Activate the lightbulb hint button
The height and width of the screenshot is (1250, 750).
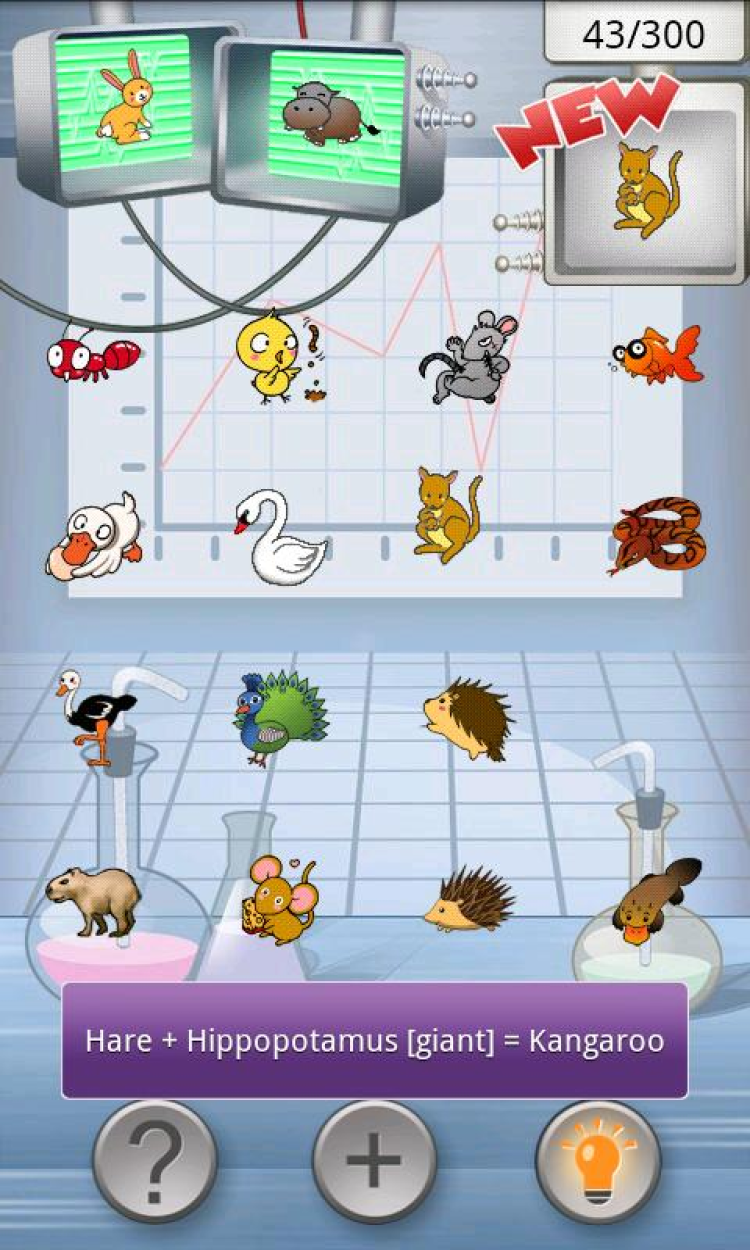[x=598, y=1162]
